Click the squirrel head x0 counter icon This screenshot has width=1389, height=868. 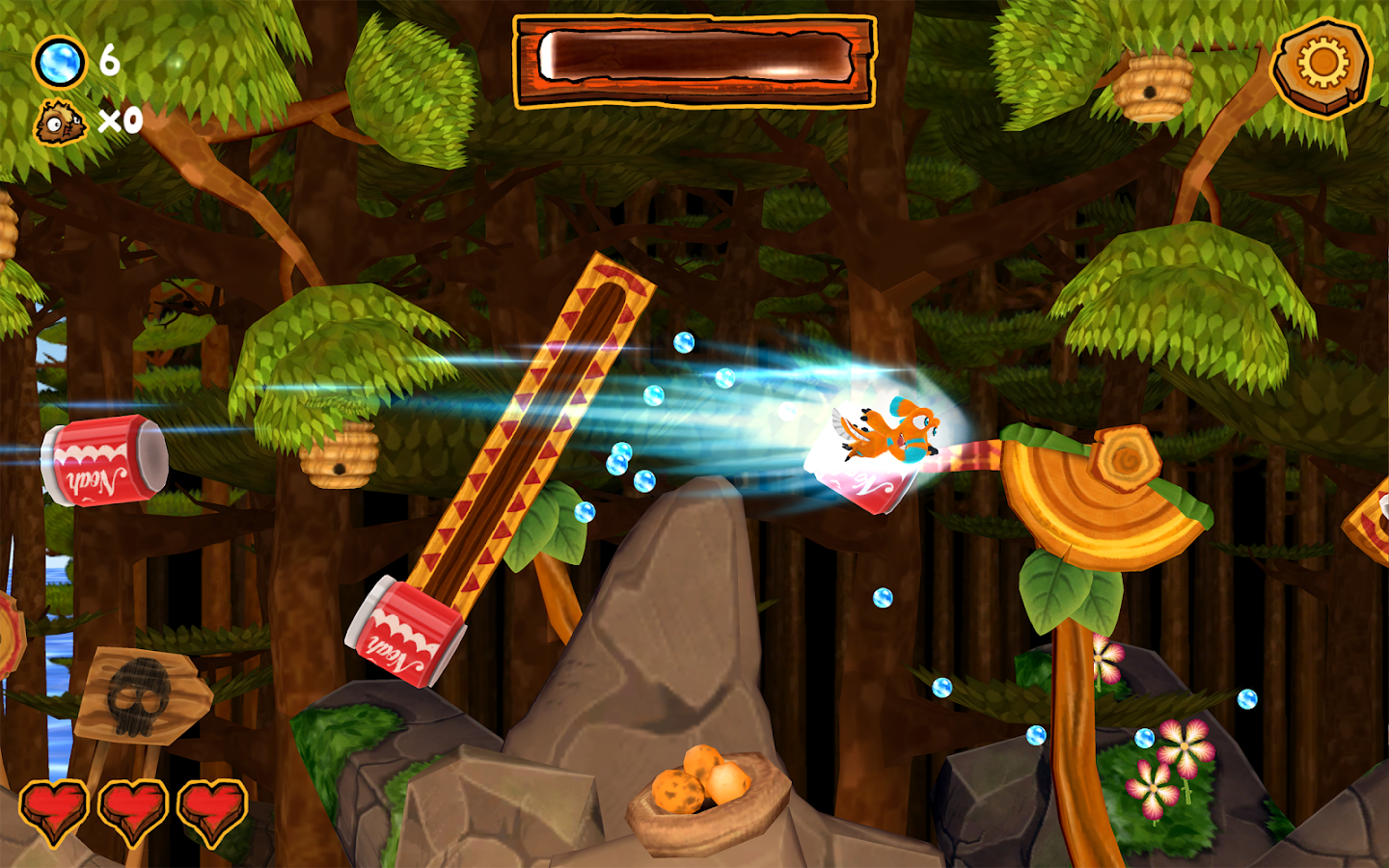click(x=60, y=121)
